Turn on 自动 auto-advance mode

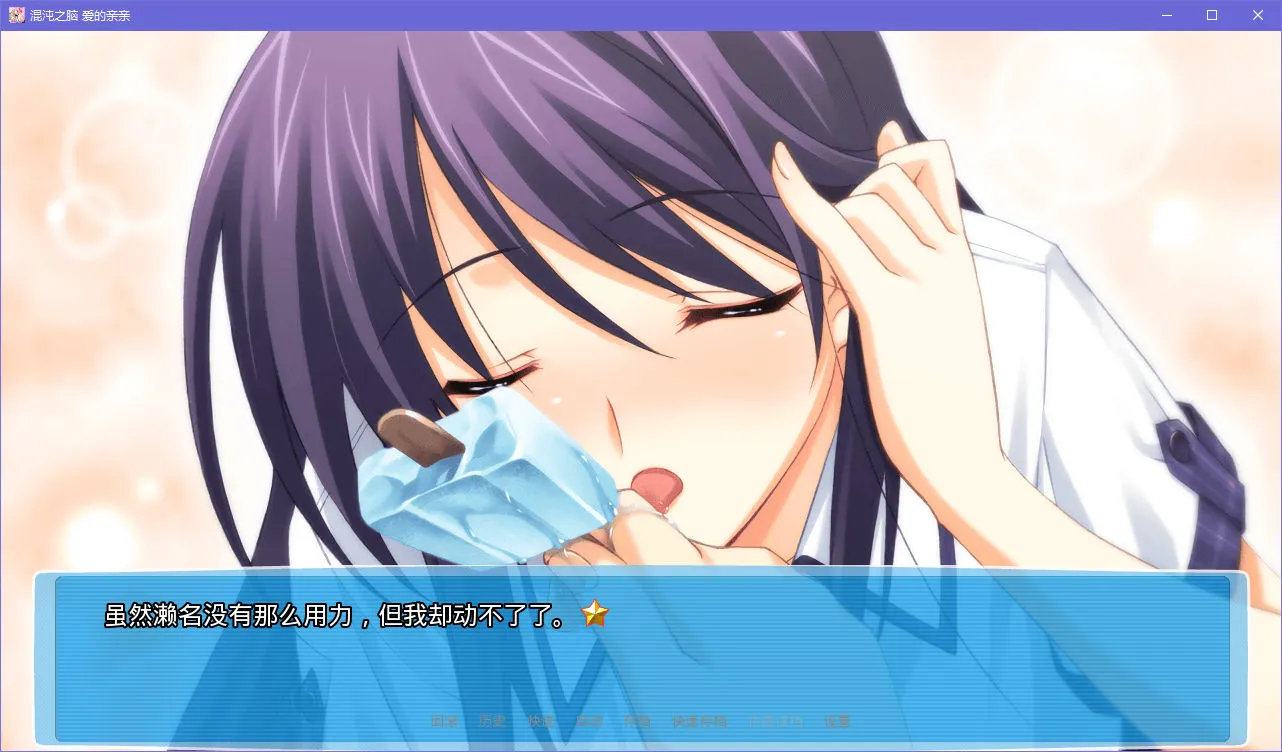coord(588,719)
